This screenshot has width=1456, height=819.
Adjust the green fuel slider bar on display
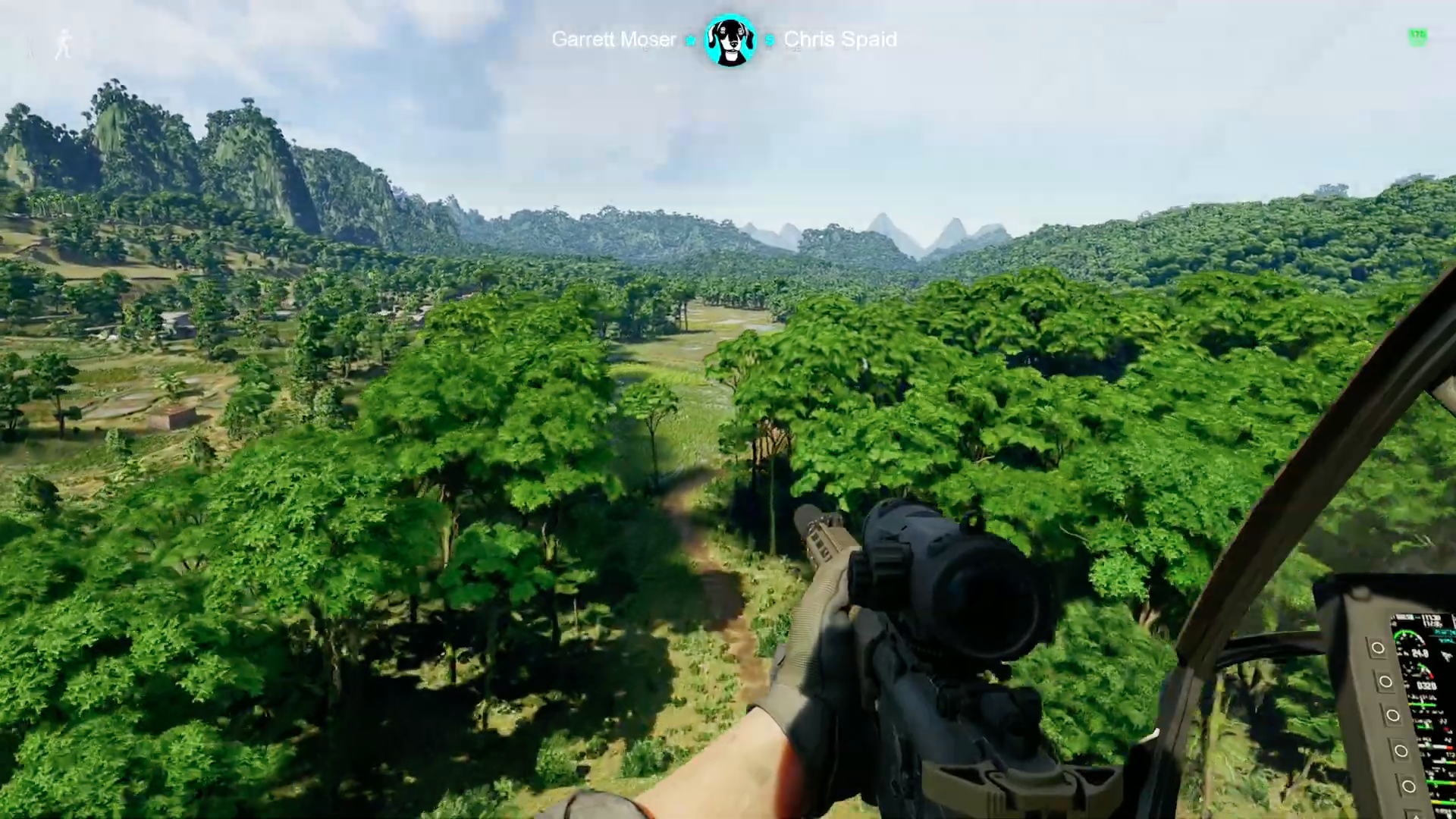(x=1423, y=705)
